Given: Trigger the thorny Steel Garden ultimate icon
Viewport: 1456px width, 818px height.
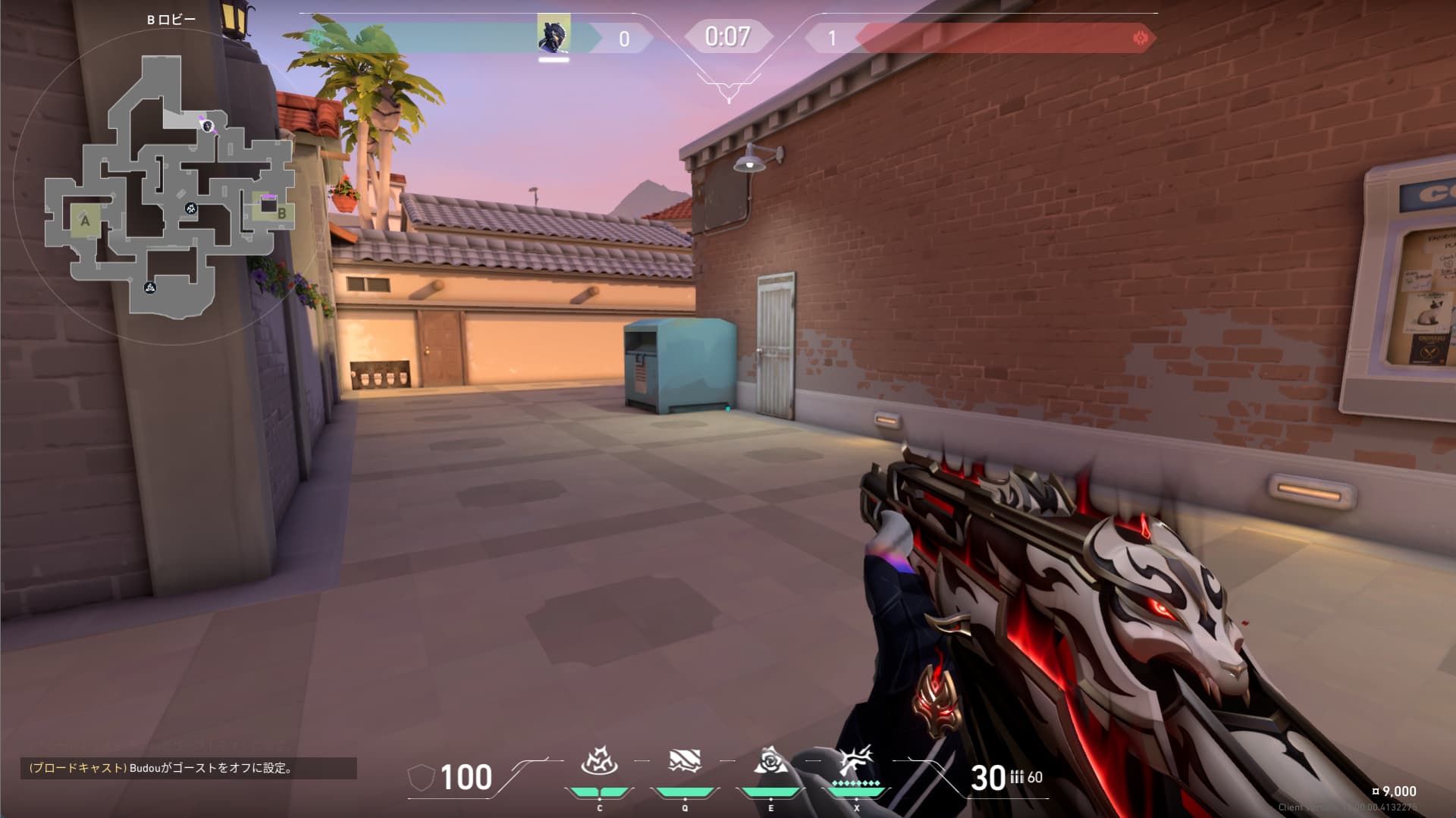Looking at the screenshot, I should pyautogui.click(x=856, y=760).
